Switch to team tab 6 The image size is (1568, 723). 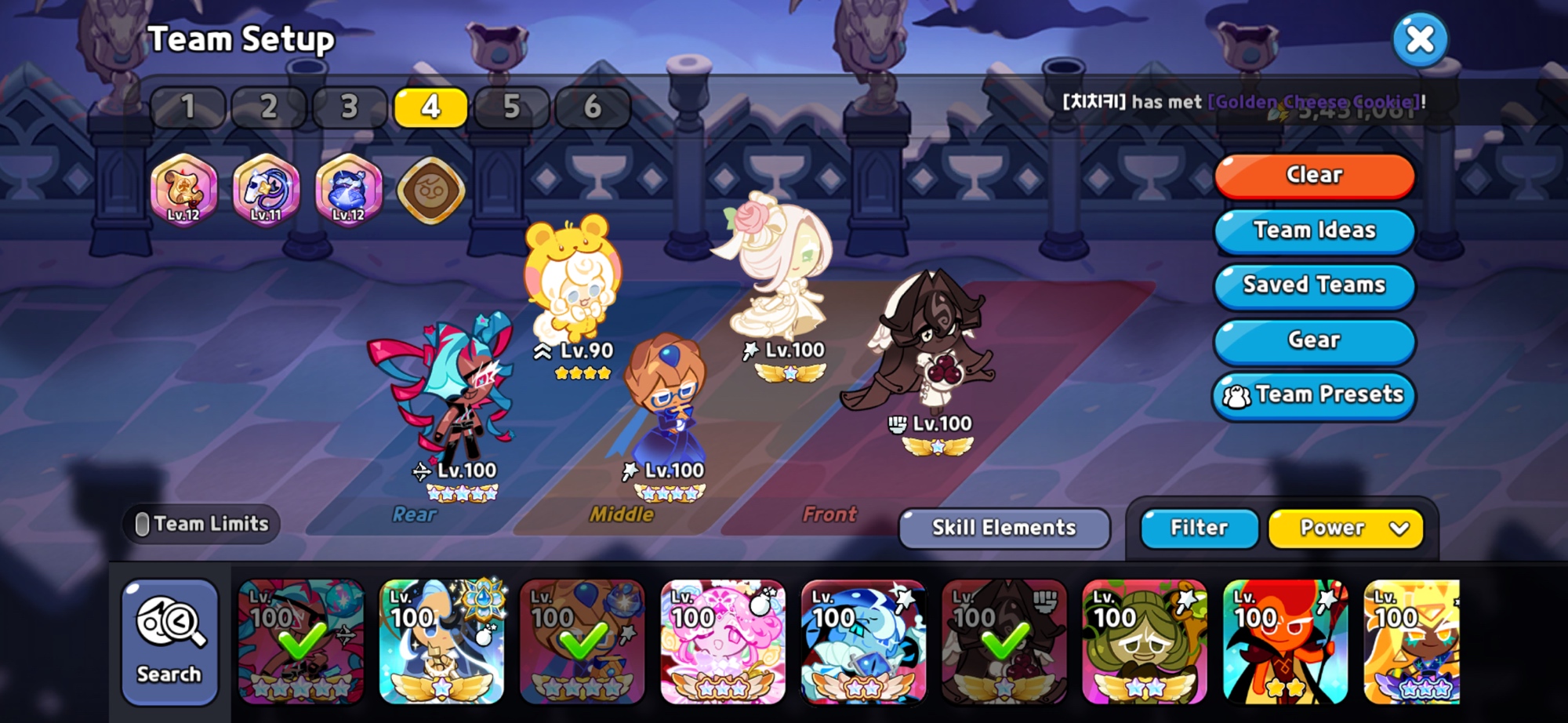593,107
